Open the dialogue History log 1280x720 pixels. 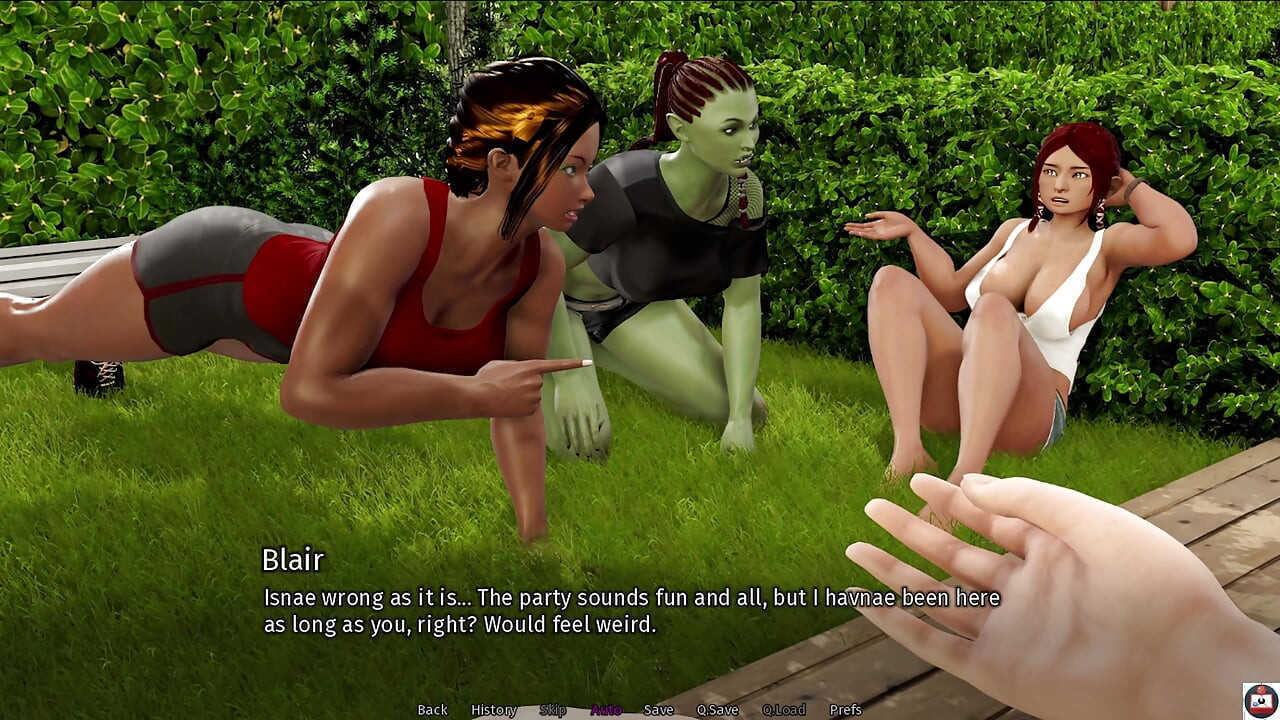click(x=493, y=710)
